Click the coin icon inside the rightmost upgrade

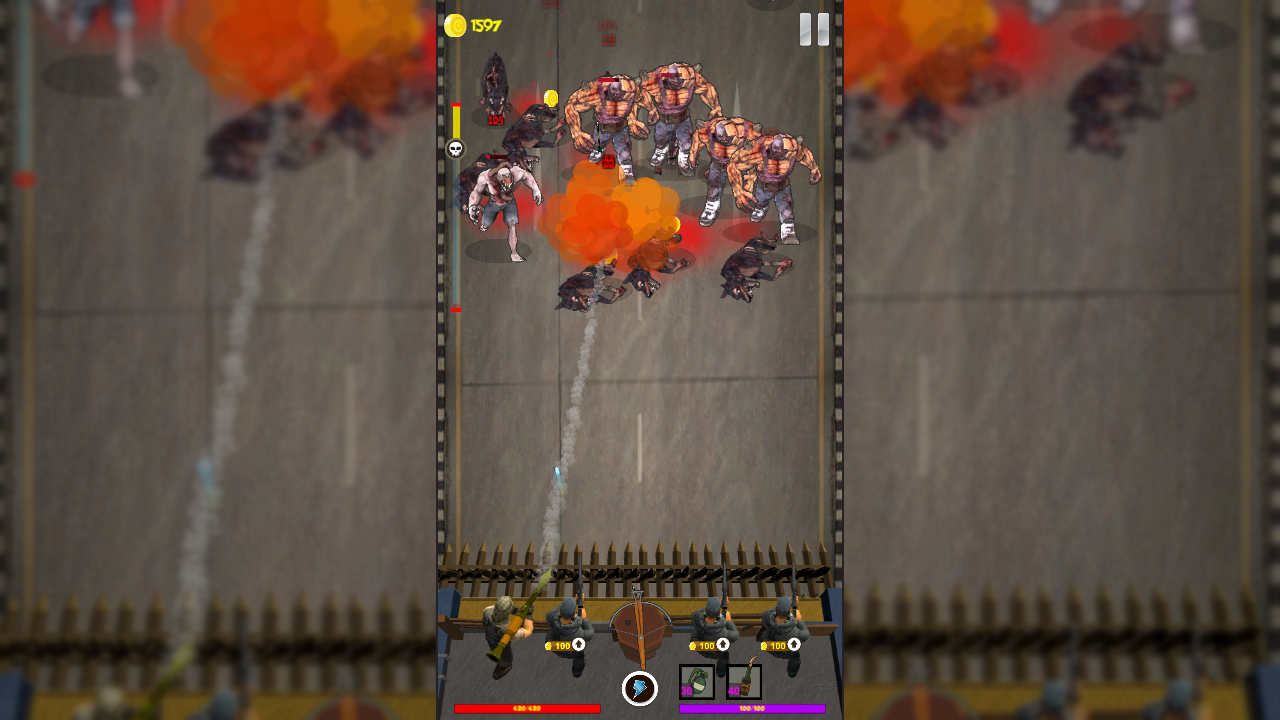click(x=763, y=646)
